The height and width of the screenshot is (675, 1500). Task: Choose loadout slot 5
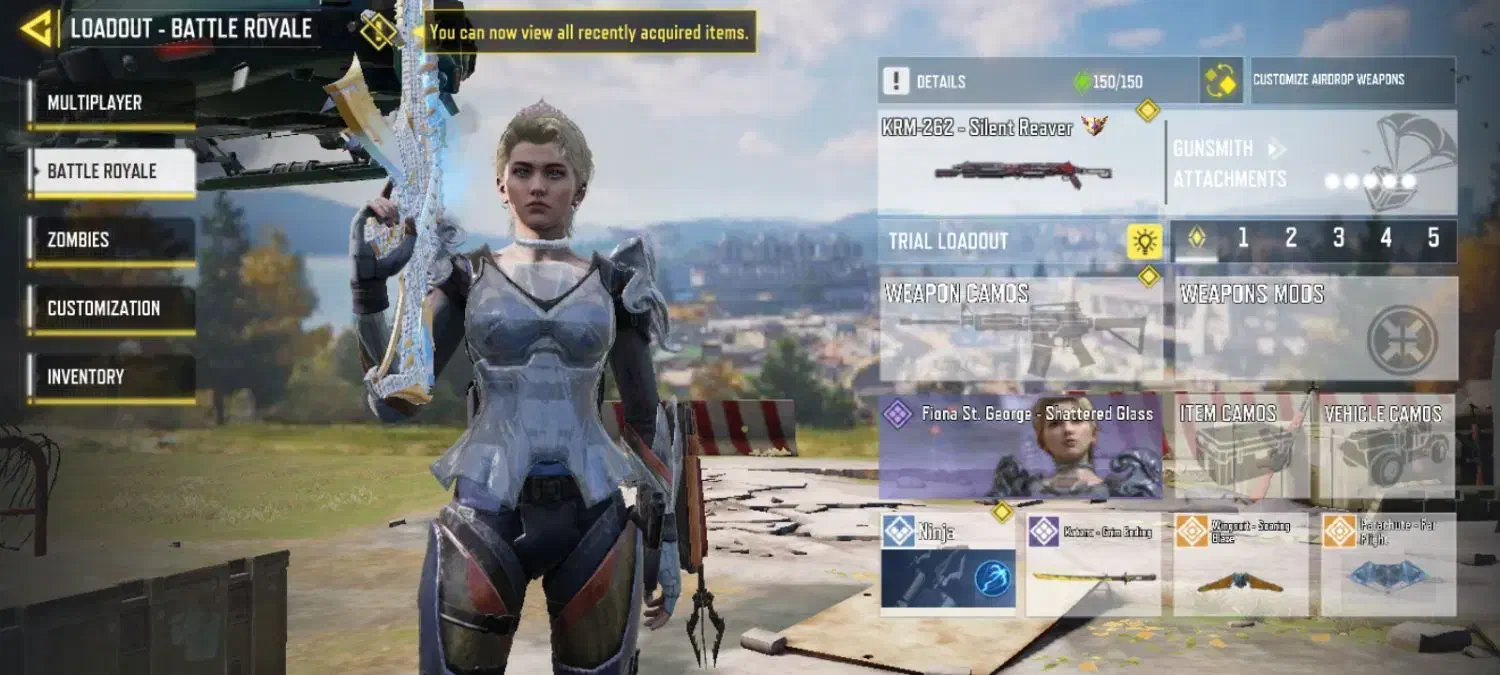click(x=1433, y=239)
